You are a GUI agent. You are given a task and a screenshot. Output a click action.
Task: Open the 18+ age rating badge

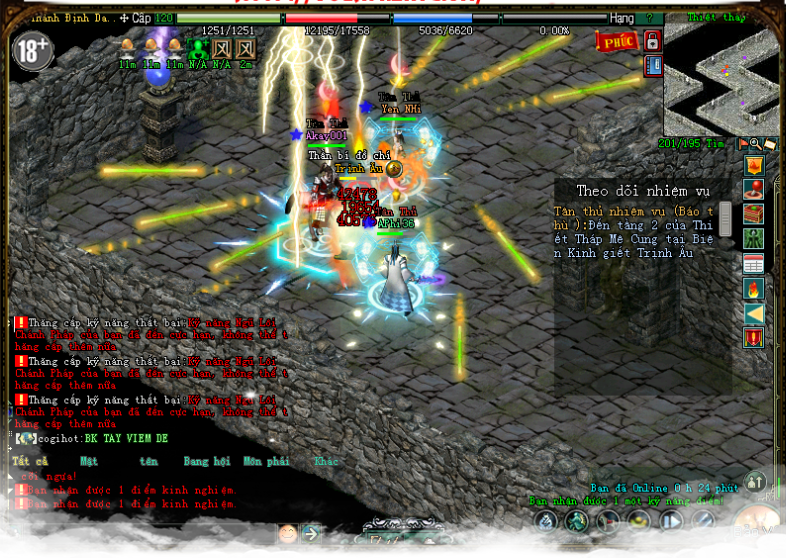click(x=33, y=52)
